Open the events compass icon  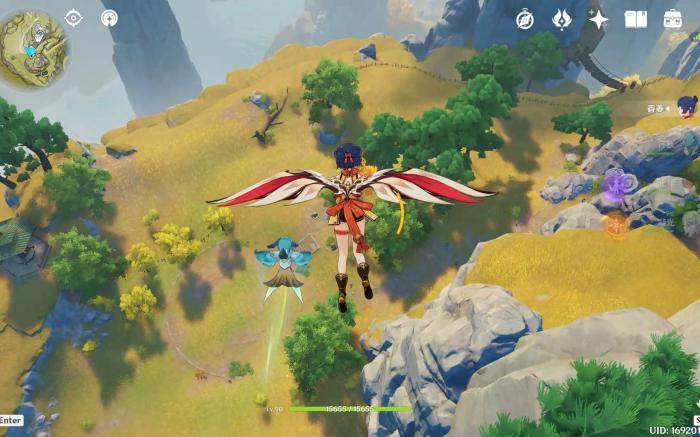[525, 19]
